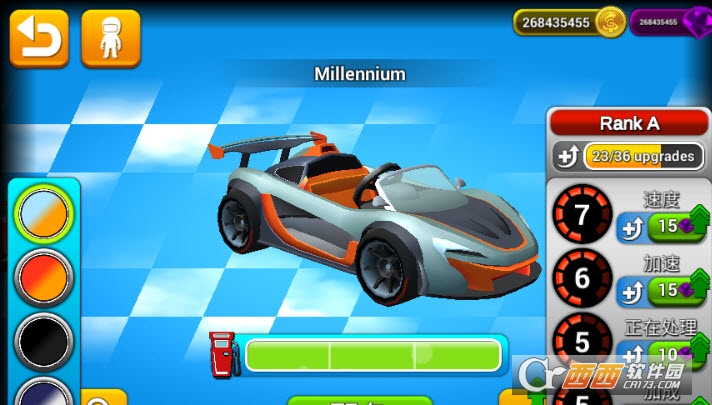
Task: Tap the purple gem balance counter
Action: click(x=668, y=22)
